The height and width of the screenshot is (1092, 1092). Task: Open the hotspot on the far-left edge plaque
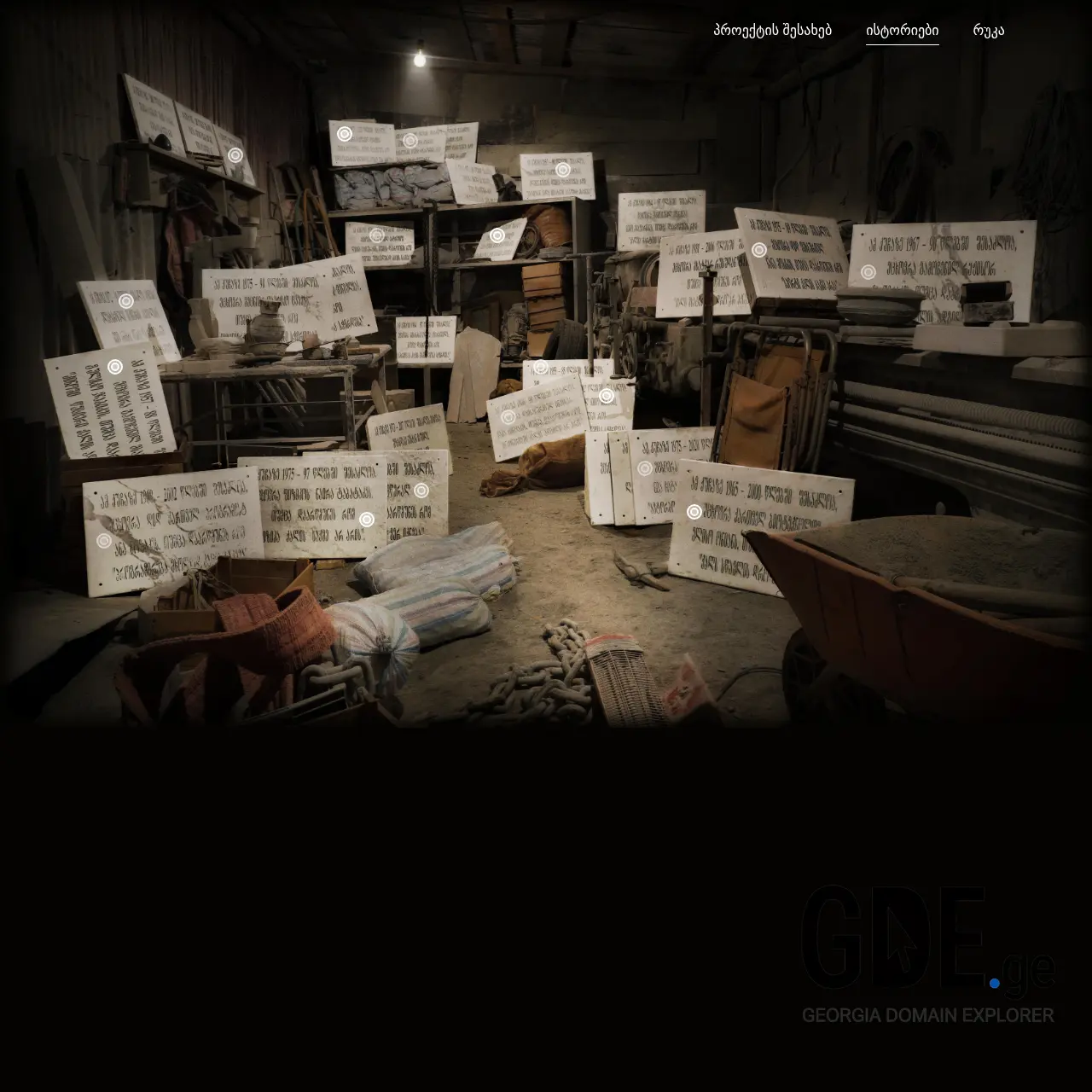[x=125, y=300]
